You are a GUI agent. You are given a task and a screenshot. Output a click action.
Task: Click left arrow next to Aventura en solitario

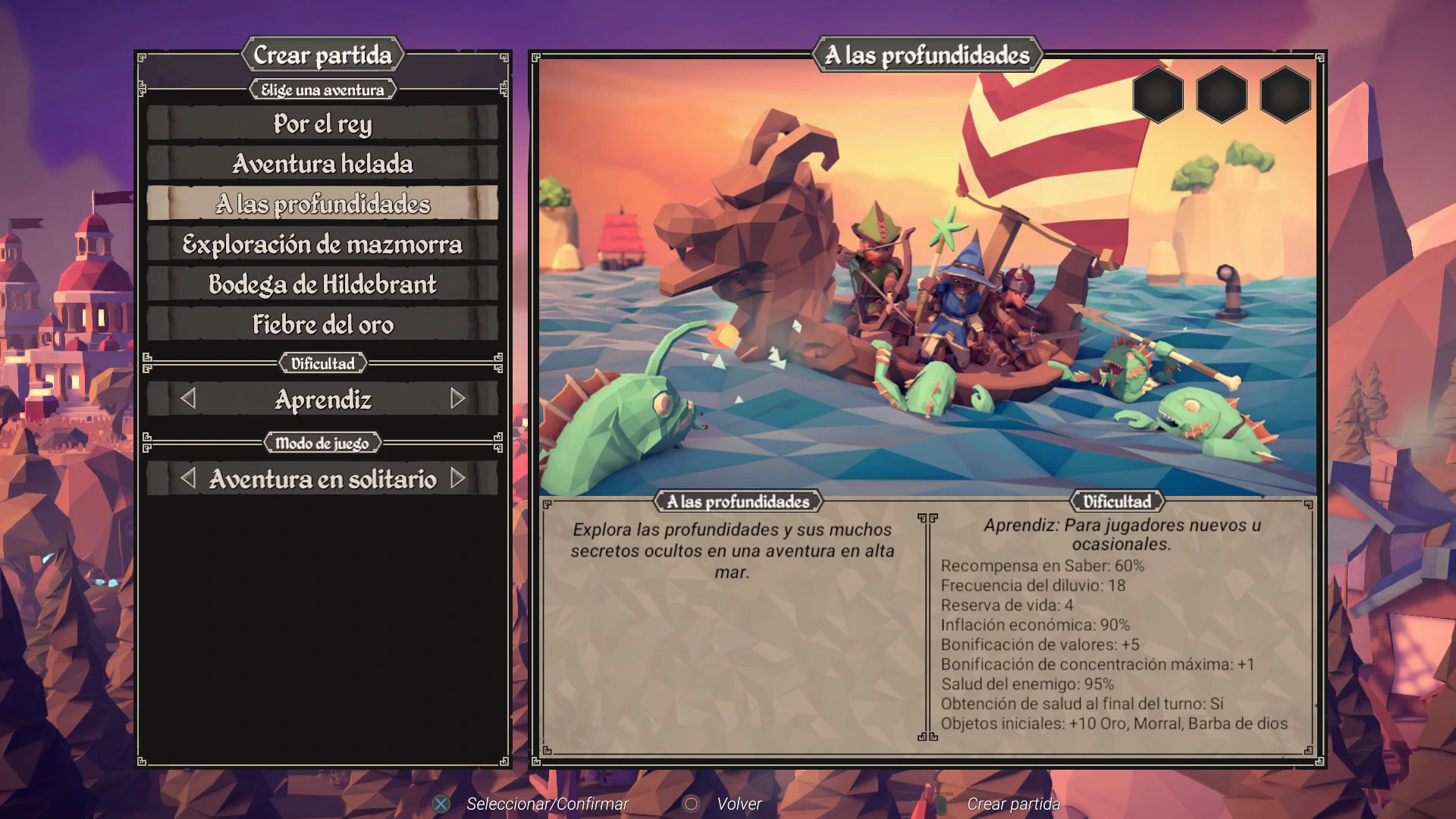(188, 479)
